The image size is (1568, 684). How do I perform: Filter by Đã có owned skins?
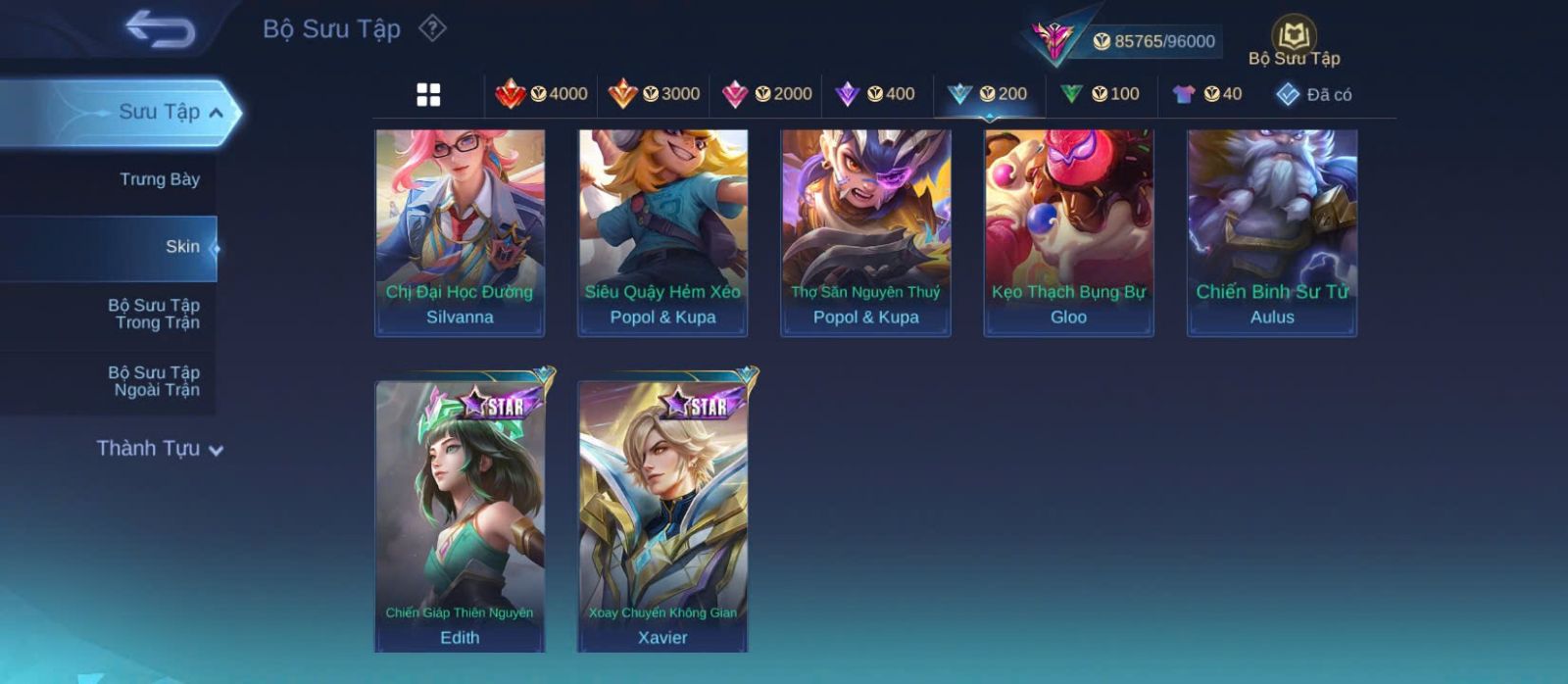click(x=1313, y=94)
